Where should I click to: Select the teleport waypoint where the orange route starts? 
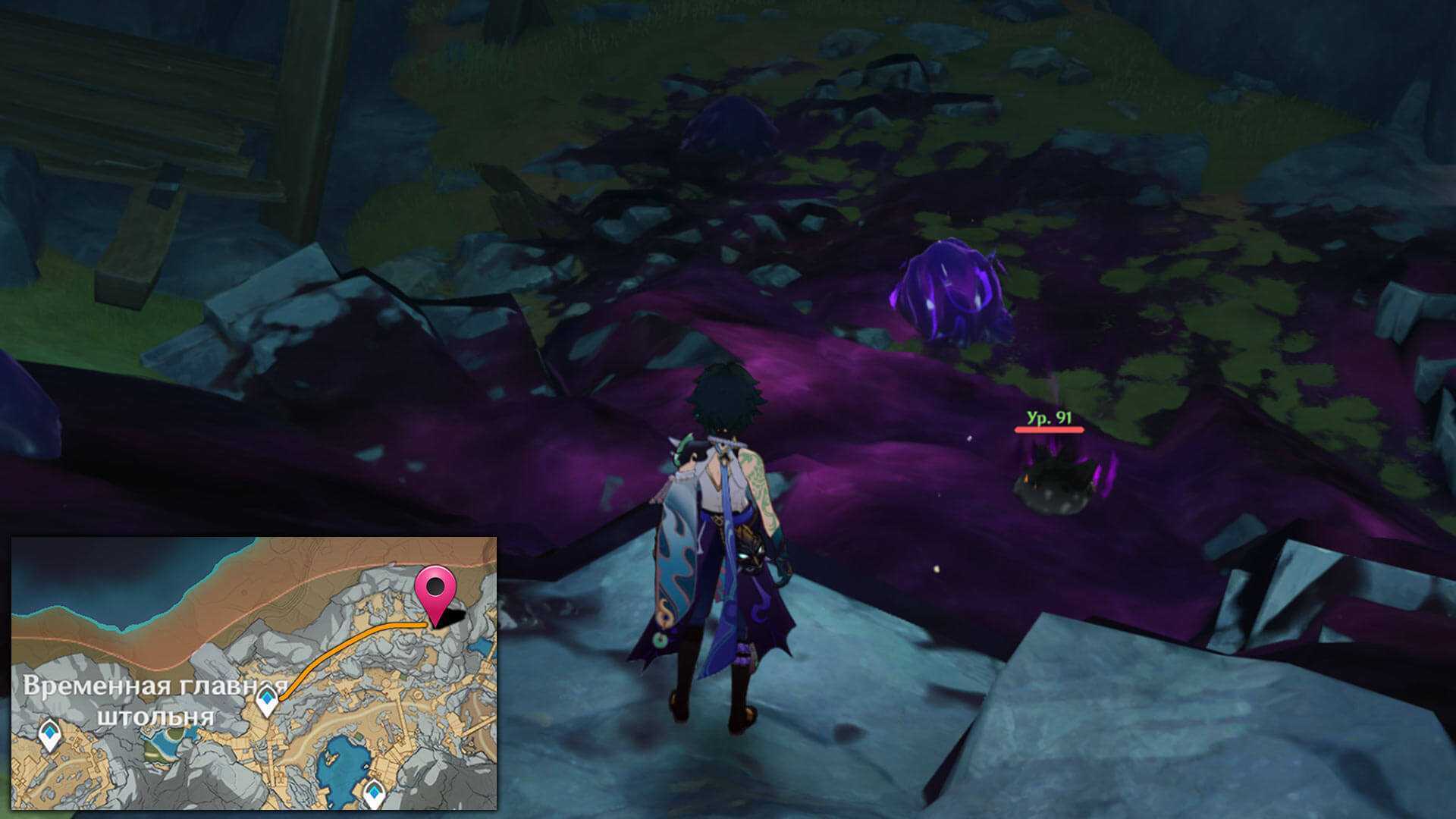tap(267, 699)
